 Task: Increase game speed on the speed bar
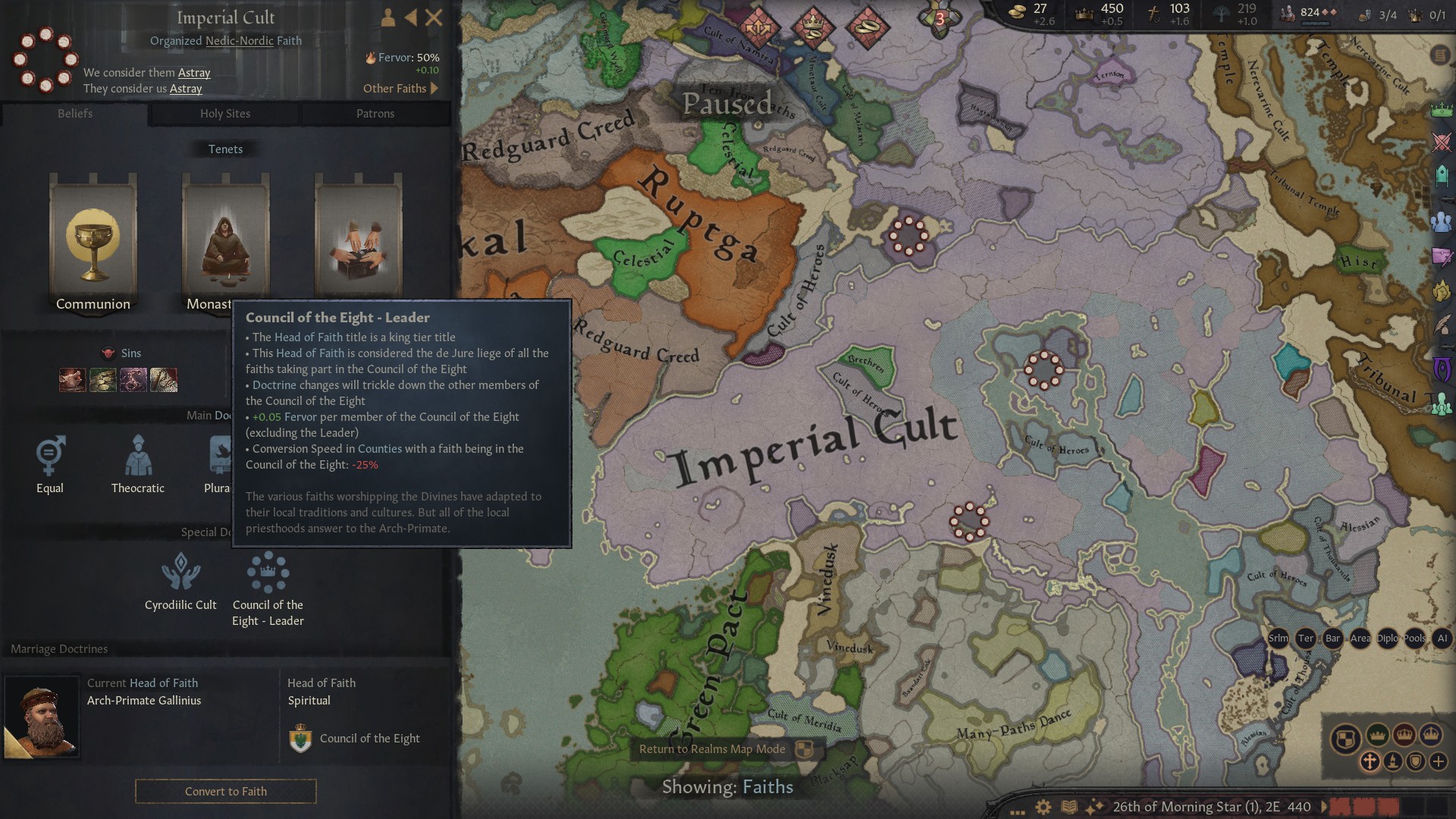coord(1410,808)
